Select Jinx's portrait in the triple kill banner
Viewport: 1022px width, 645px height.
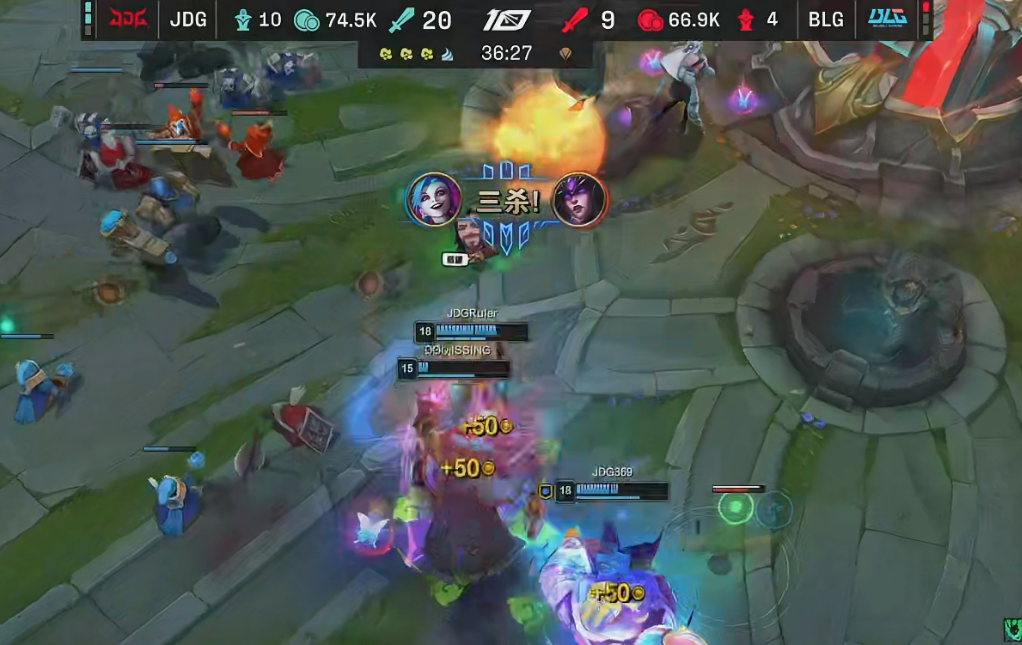(433, 200)
